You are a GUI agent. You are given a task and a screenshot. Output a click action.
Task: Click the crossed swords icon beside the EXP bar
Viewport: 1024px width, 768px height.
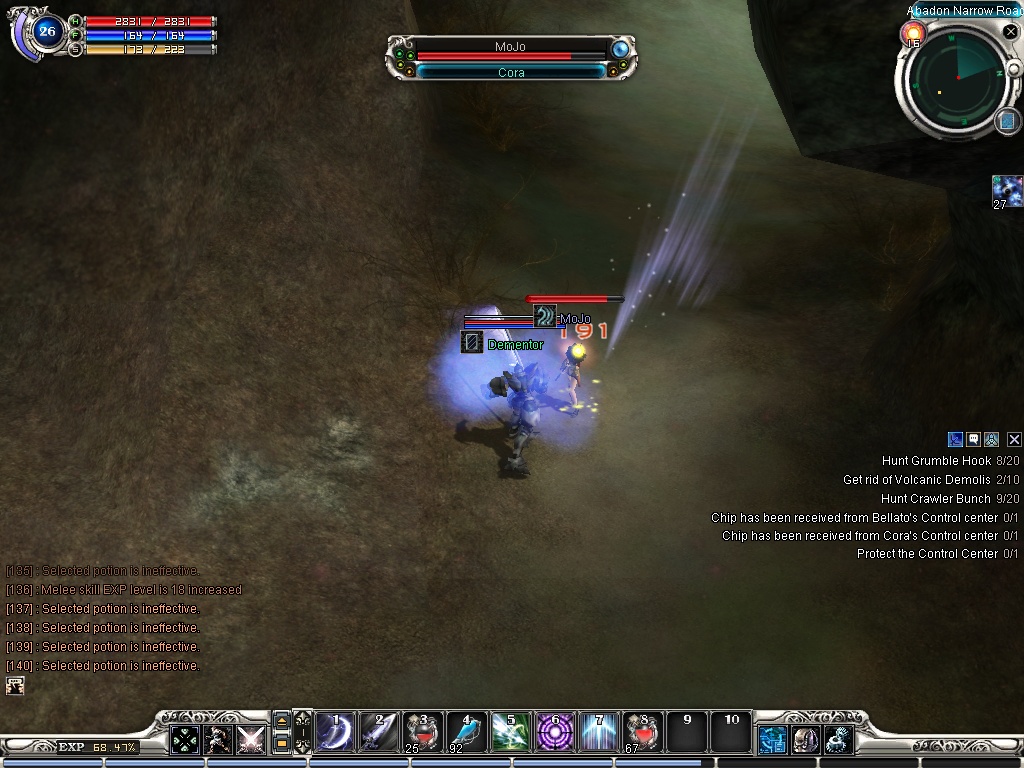(250, 740)
